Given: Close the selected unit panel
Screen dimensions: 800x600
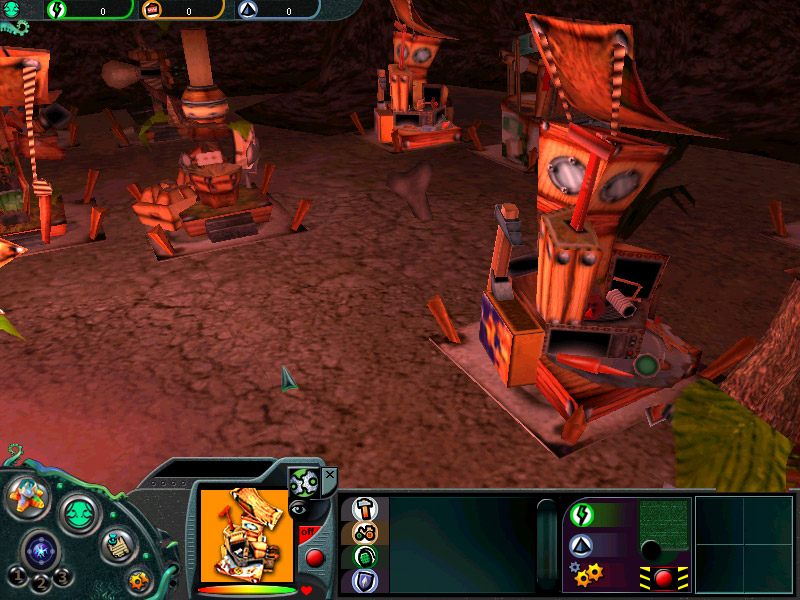Looking at the screenshot, I should (330, 474).
